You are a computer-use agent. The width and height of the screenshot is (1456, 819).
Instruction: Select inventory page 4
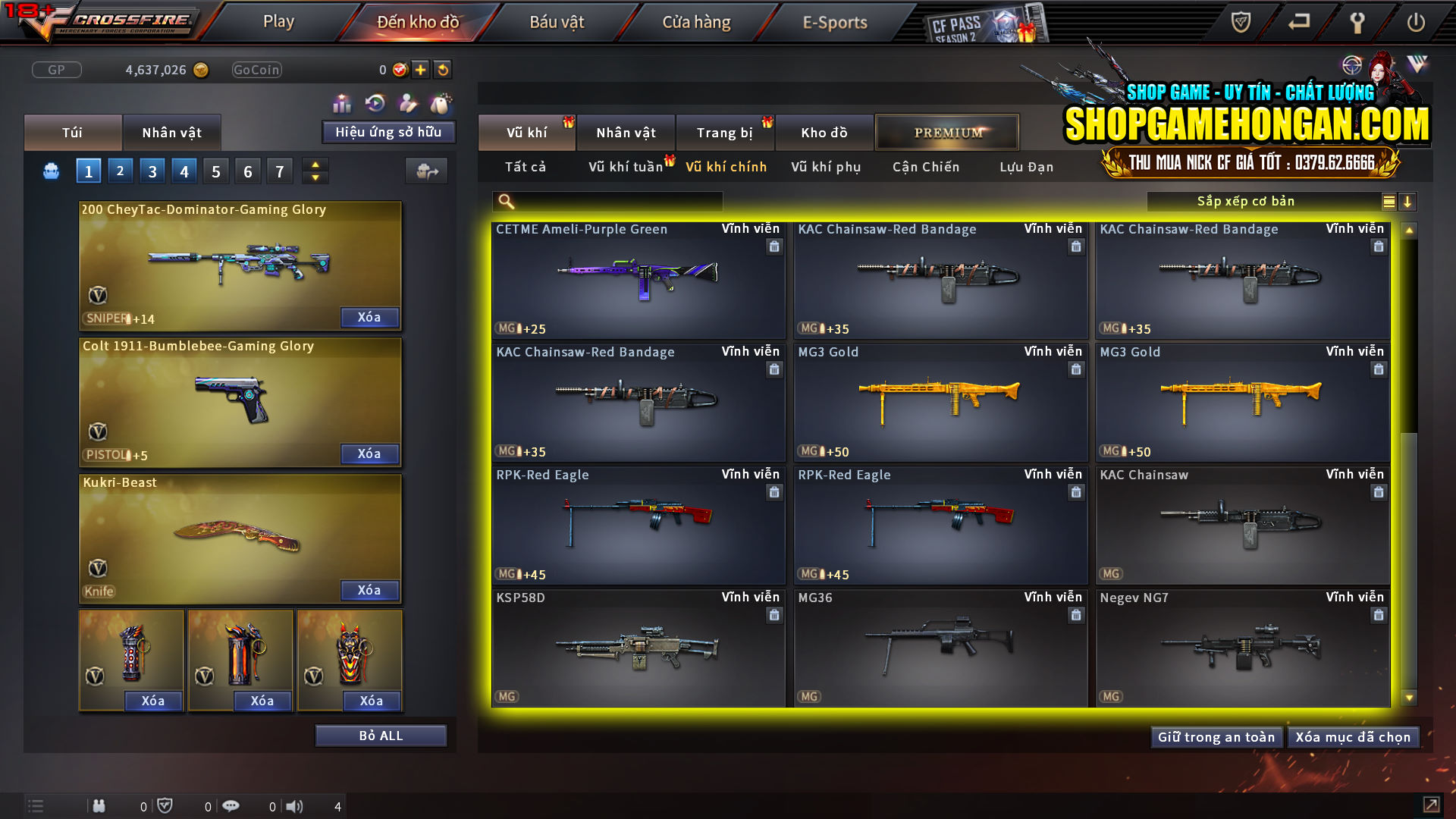184,171
